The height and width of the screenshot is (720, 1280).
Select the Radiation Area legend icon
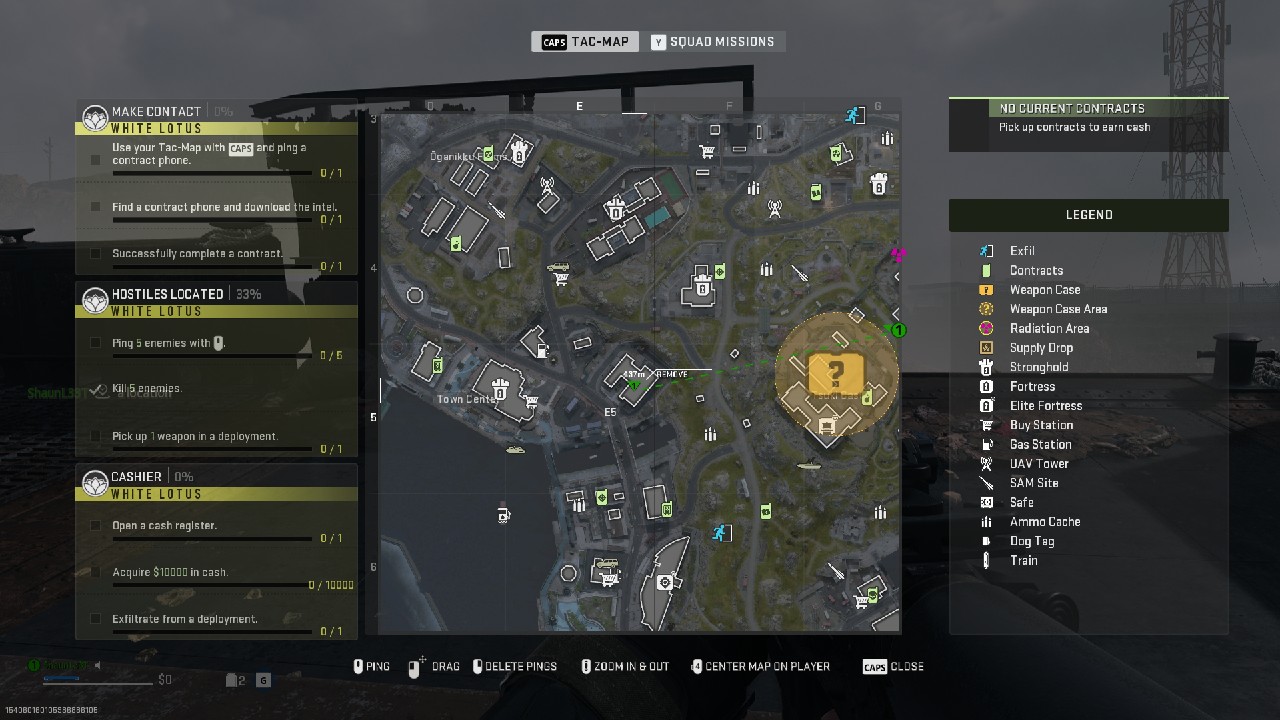(x=985, y=328)
